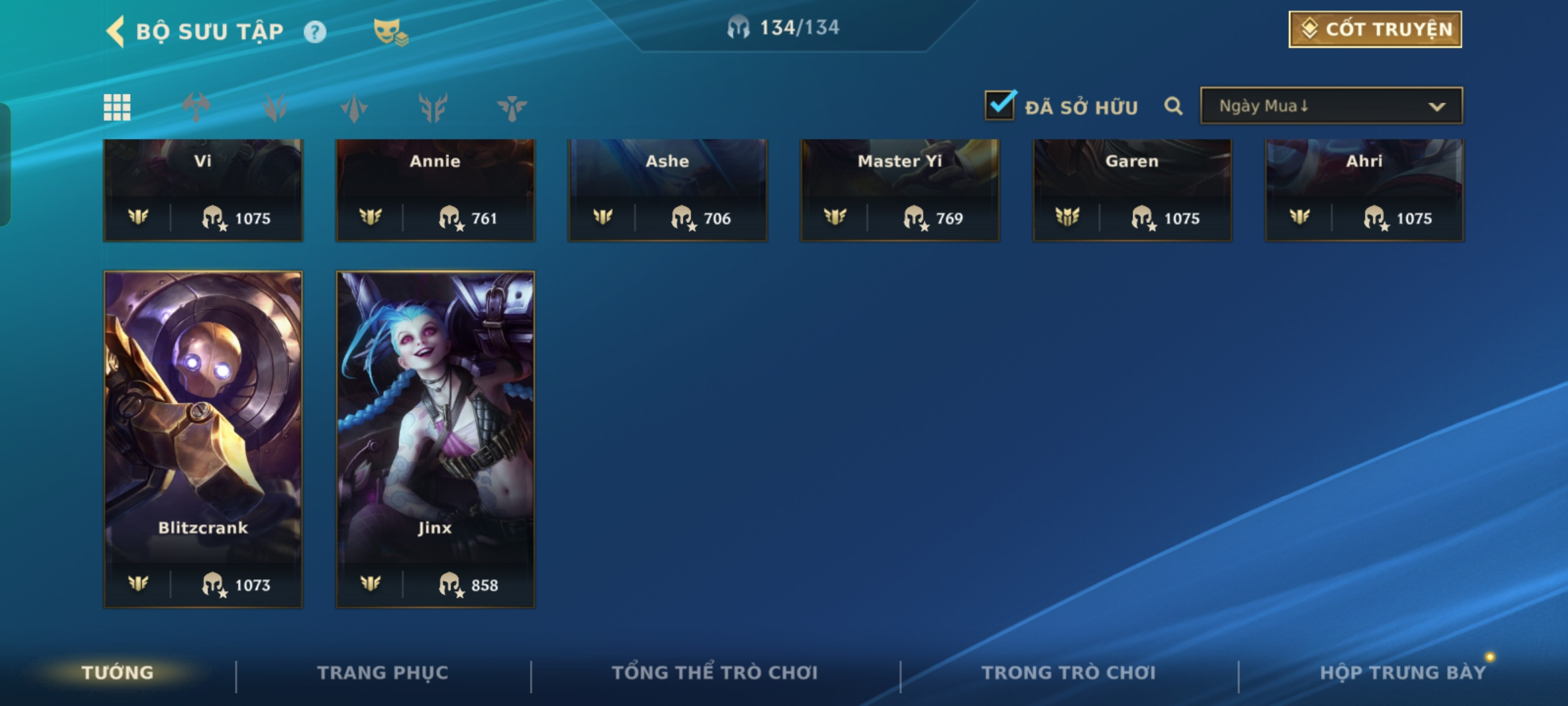Viewport: 1568px width, 706px height.
Task: Open the mask and coins icon
Action: (x=390, y=32)
